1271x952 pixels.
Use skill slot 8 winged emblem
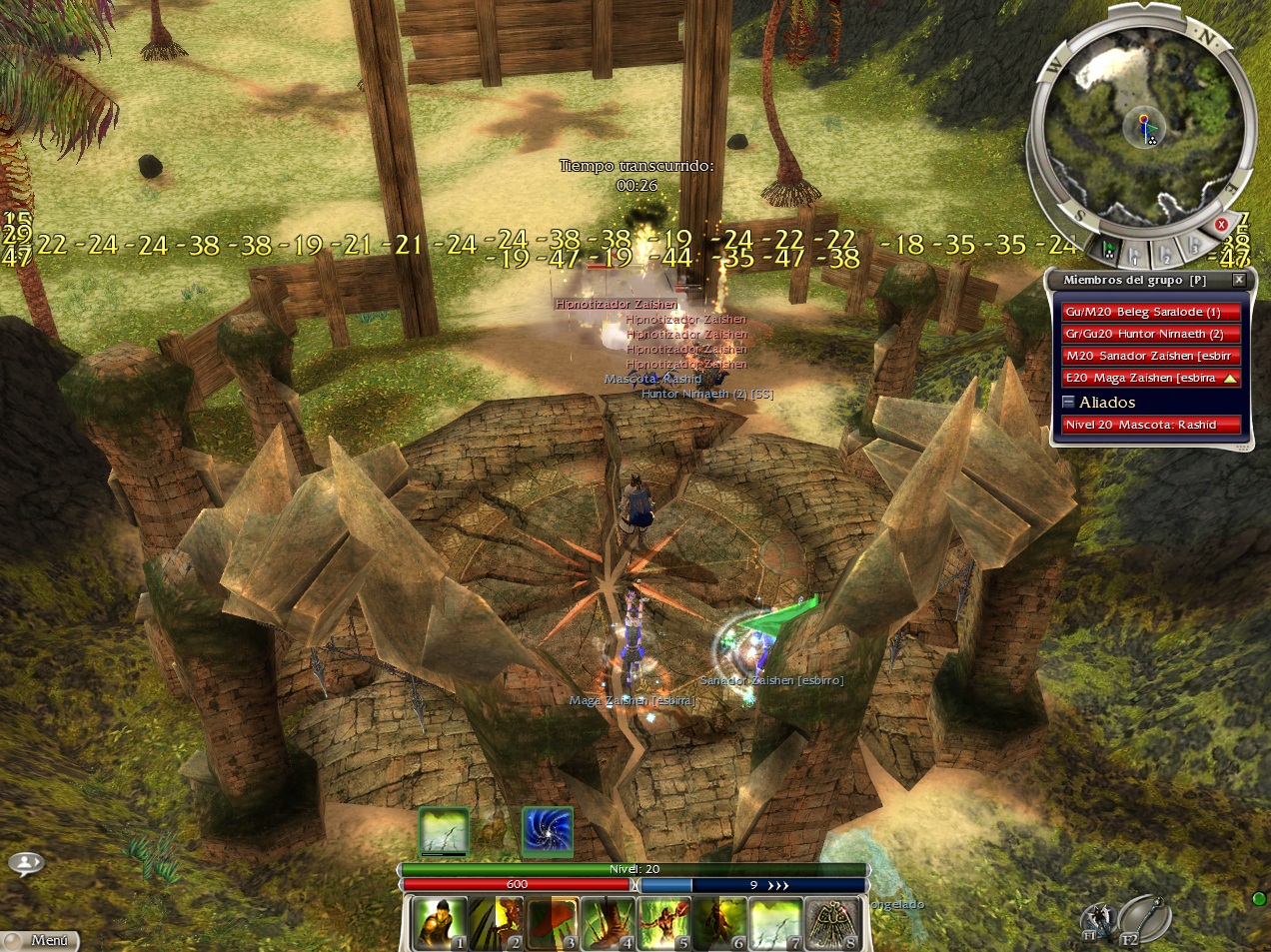pyautogui.click(x=832, y=923)
